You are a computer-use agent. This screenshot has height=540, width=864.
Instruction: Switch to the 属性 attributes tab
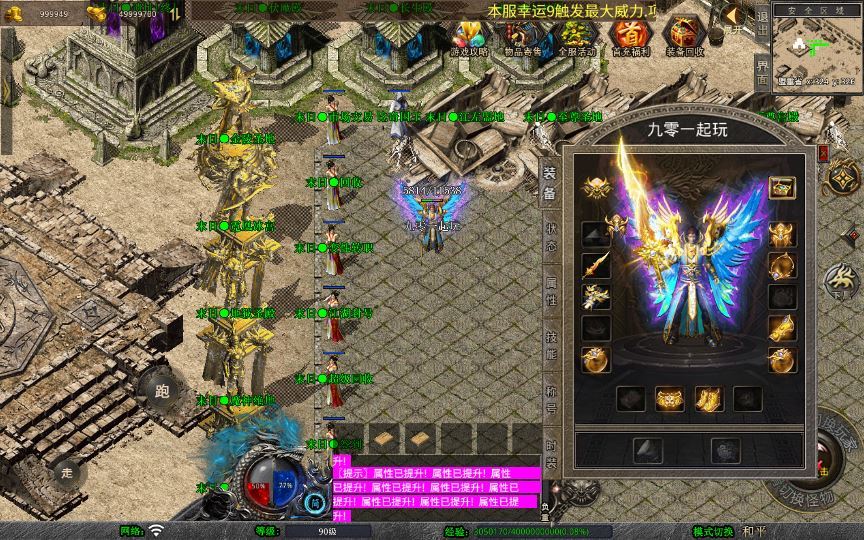pyautogui.click(x=550, y=290)
